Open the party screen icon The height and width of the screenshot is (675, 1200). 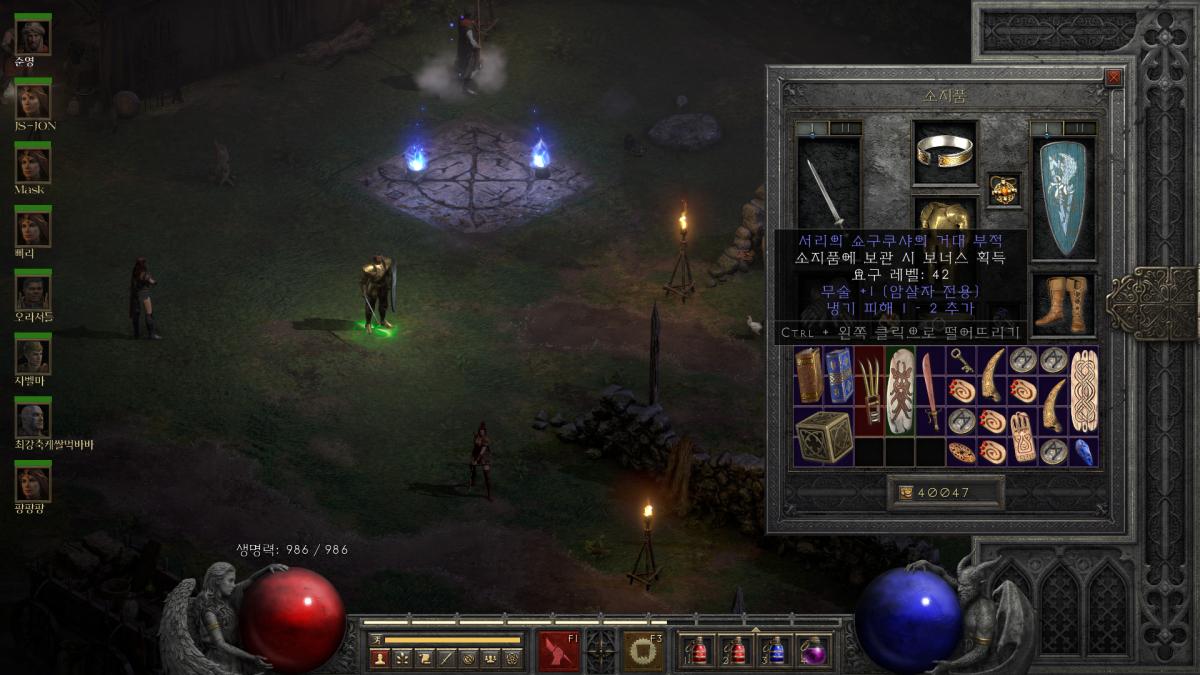[x=490, y=658]
